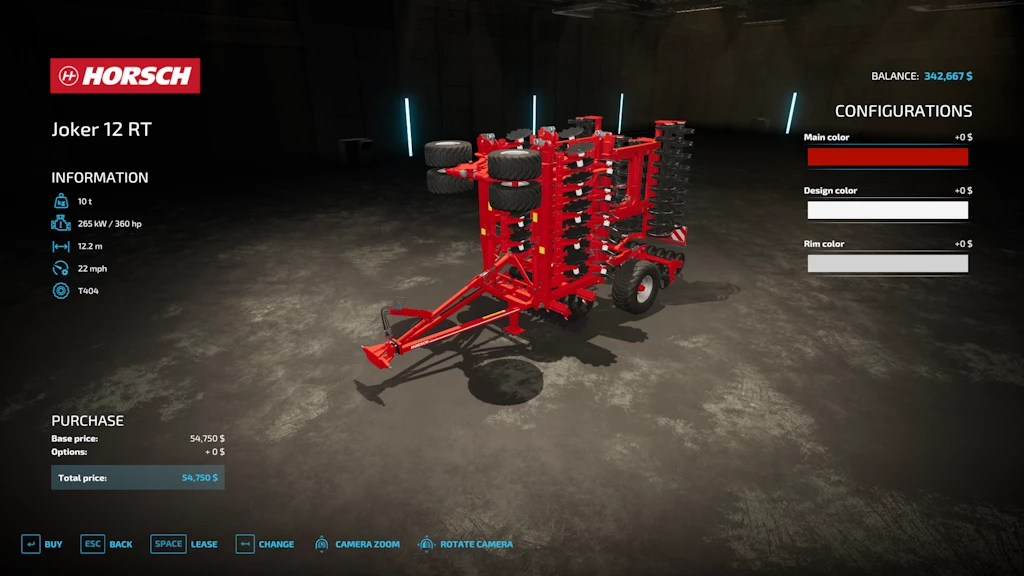Lease the Joker 12 RT

[184, 544]
